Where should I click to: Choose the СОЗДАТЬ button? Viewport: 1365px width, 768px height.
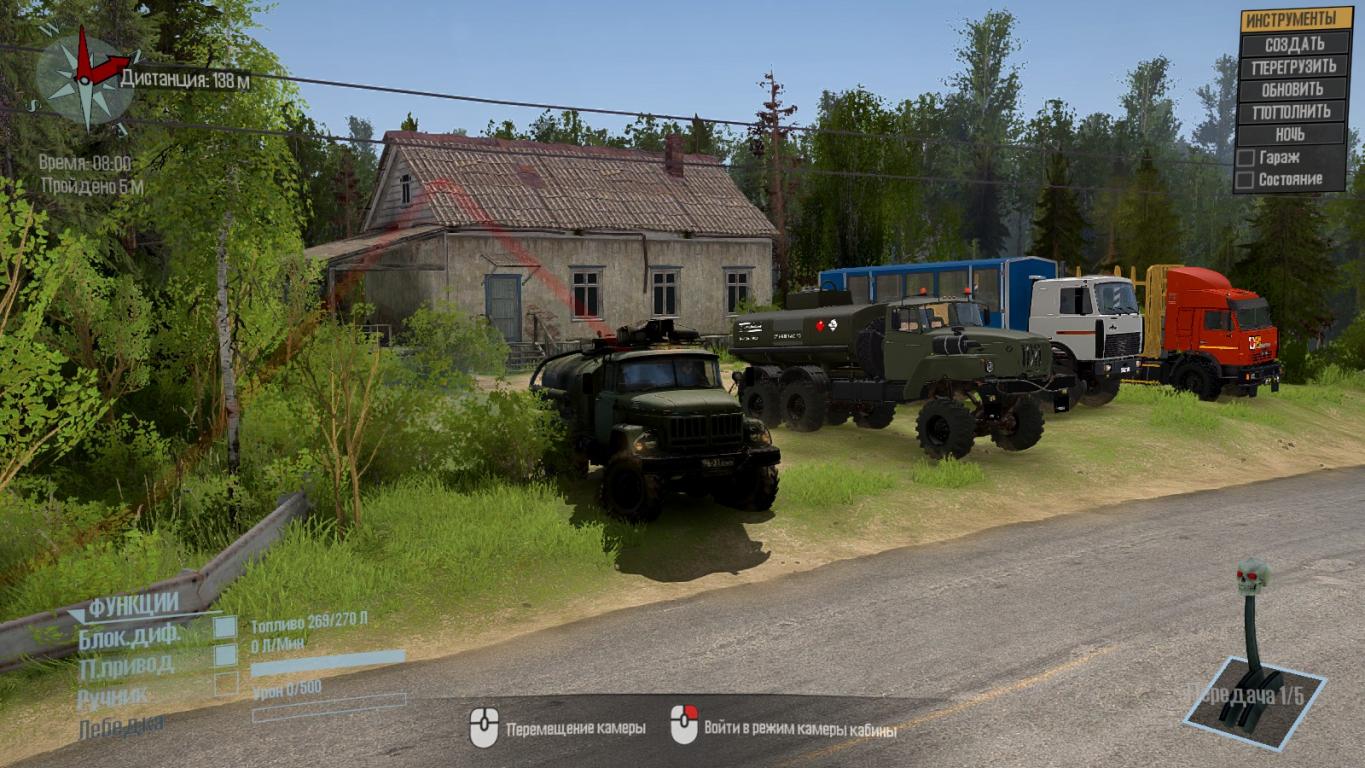coord(1294,44)
